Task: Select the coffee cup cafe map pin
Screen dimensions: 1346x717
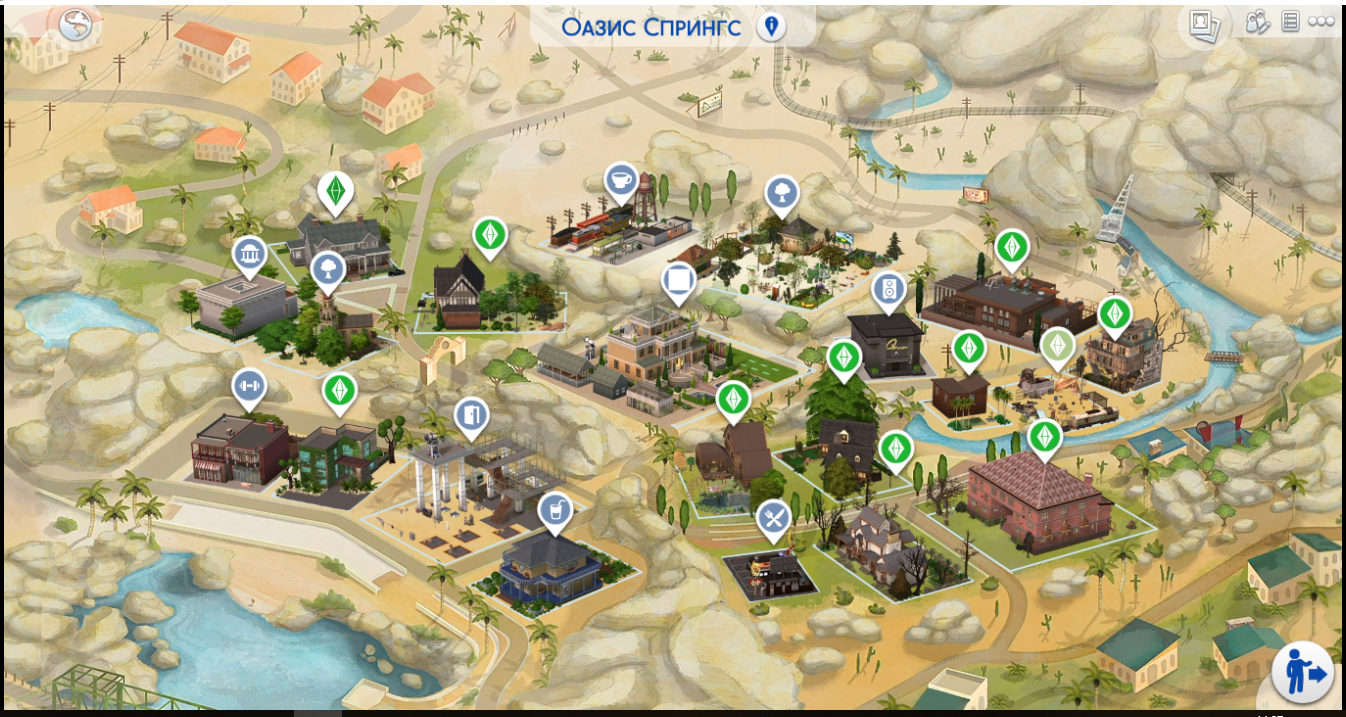Action: coord(622,182)
